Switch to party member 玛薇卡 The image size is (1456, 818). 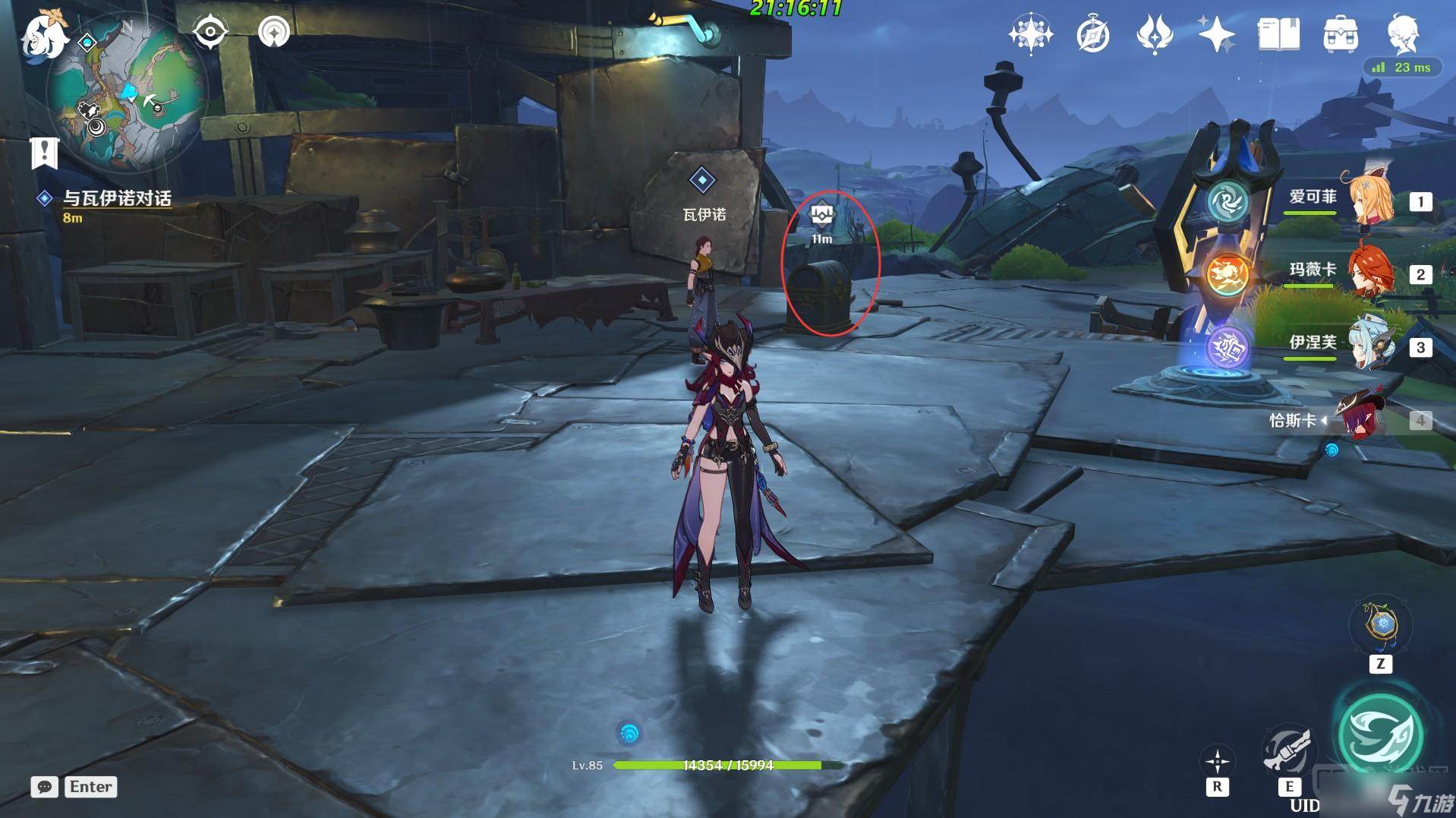click(x=1369, y=273)
